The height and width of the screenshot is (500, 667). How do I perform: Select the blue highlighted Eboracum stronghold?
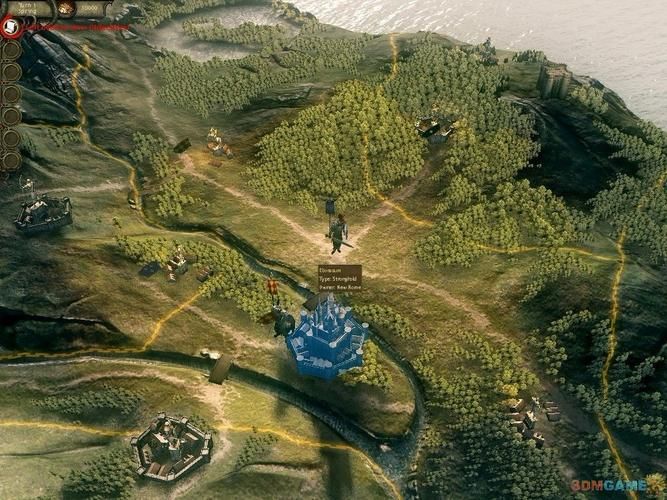[x=325, y=334]
